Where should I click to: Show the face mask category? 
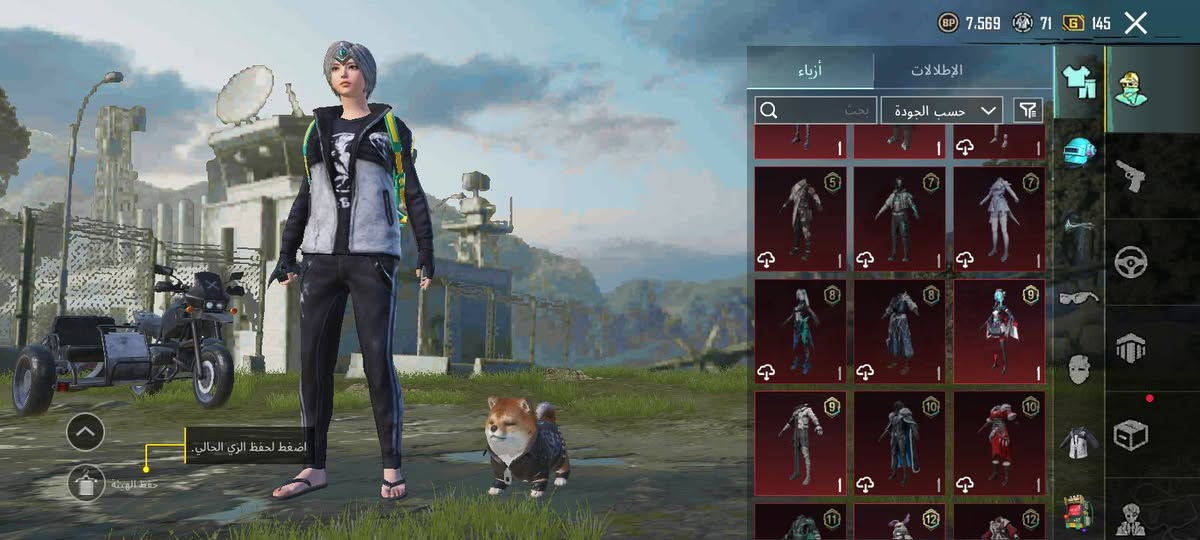[x=1079, y=368]
